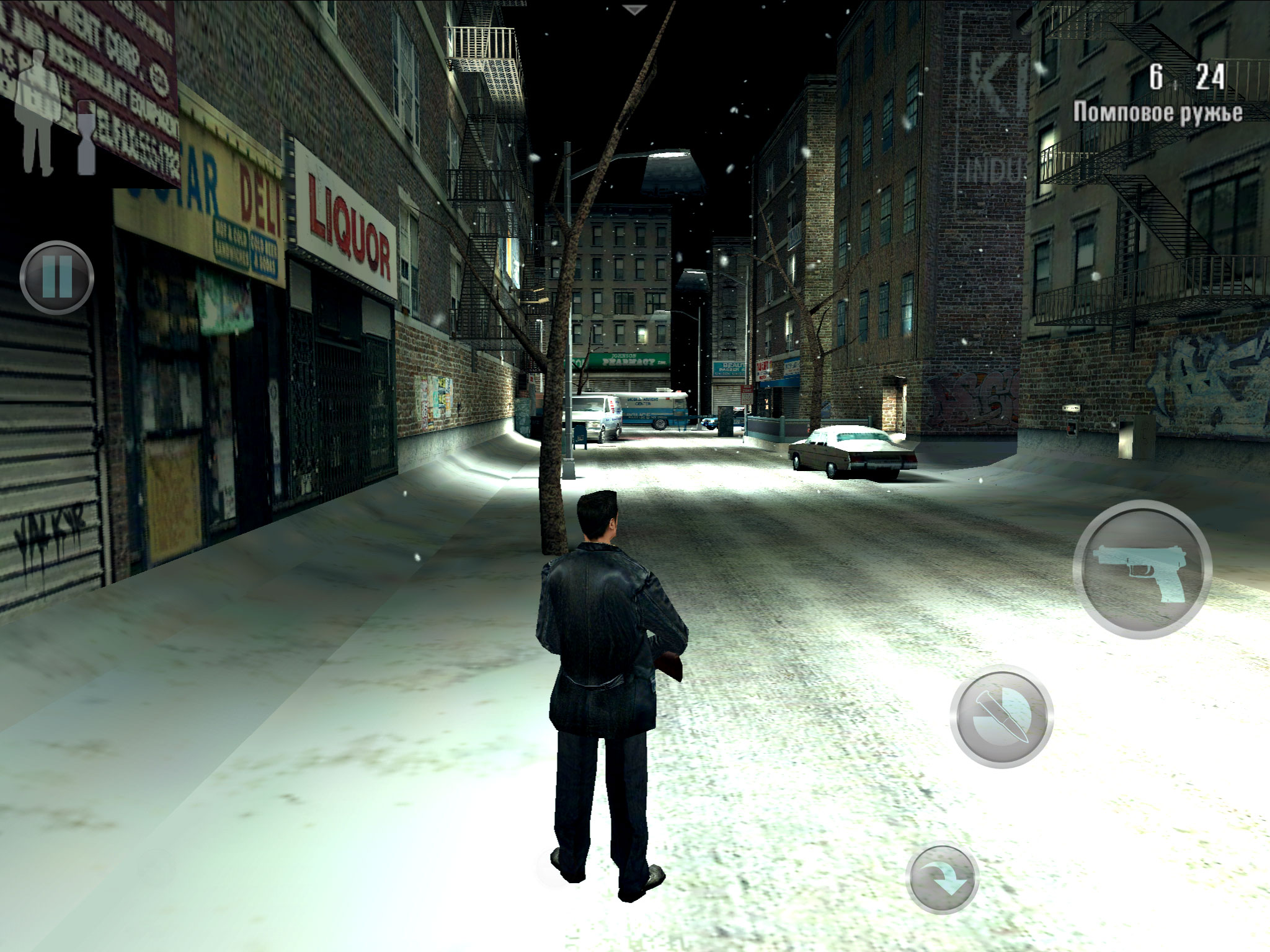Tap the 'Помповое ружье' weapon label
This screenshot has height=952, width=1270.
pos(1157,112)
